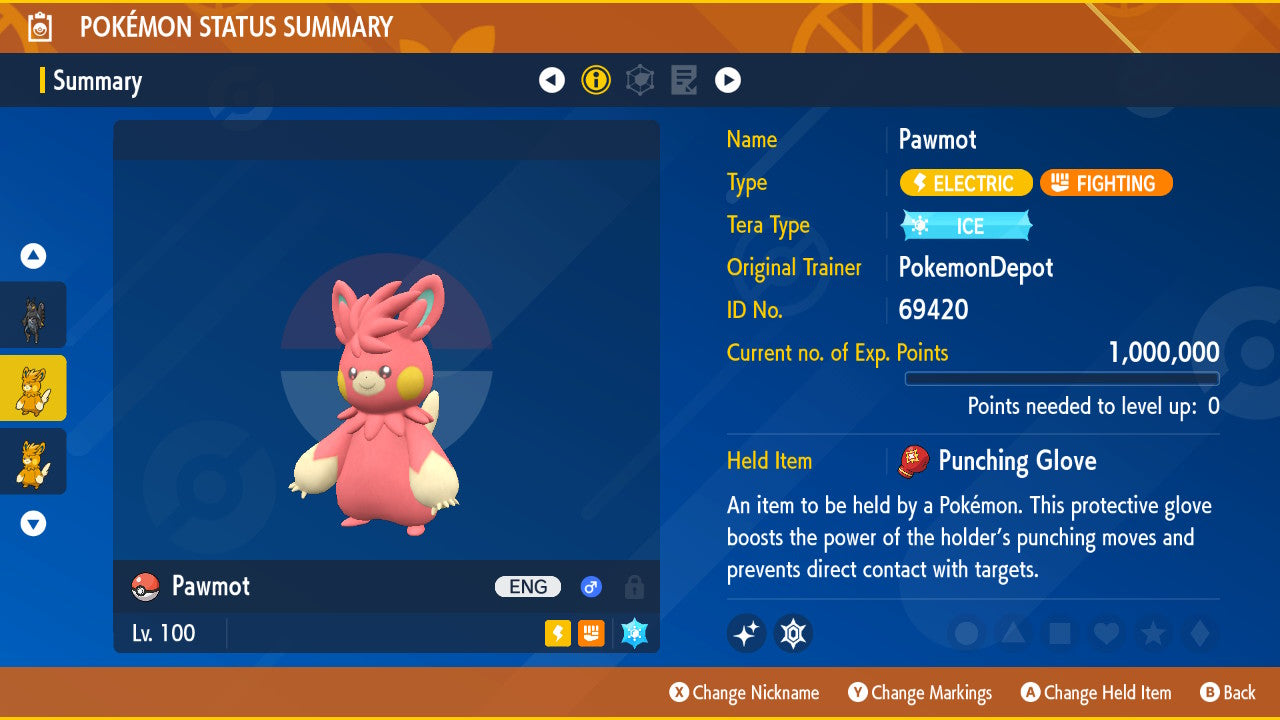This screenshot has width=1280, height=720.
Task: Toggle the triangle marking
Action: click(1013, 634)
